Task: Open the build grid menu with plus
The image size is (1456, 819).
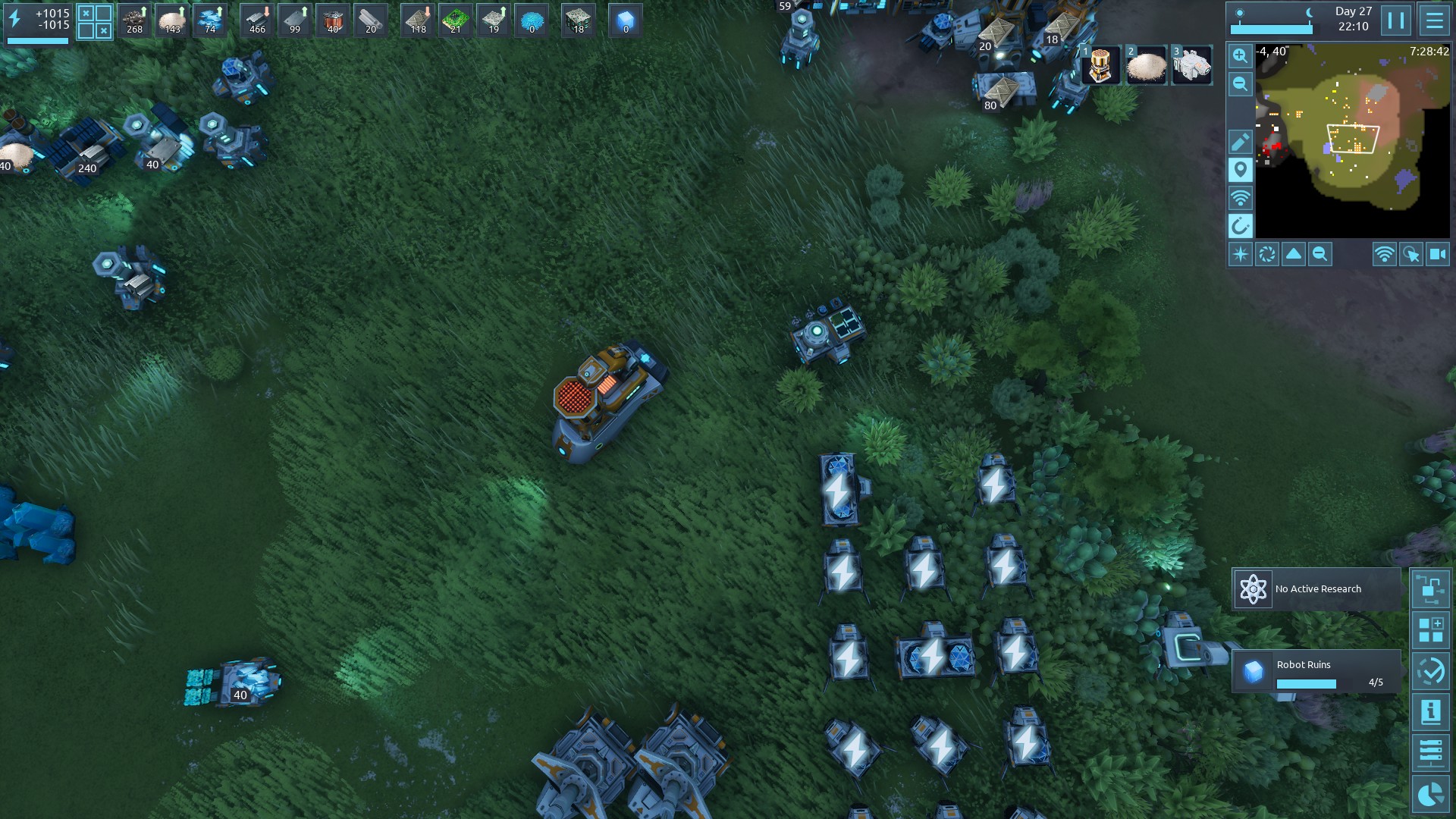Action: coord(1430,630)
